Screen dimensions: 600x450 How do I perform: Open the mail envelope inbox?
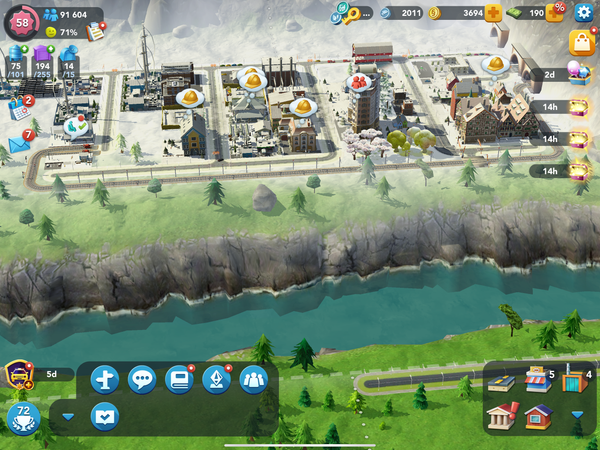pyautogui.click(x=19, y=145)
